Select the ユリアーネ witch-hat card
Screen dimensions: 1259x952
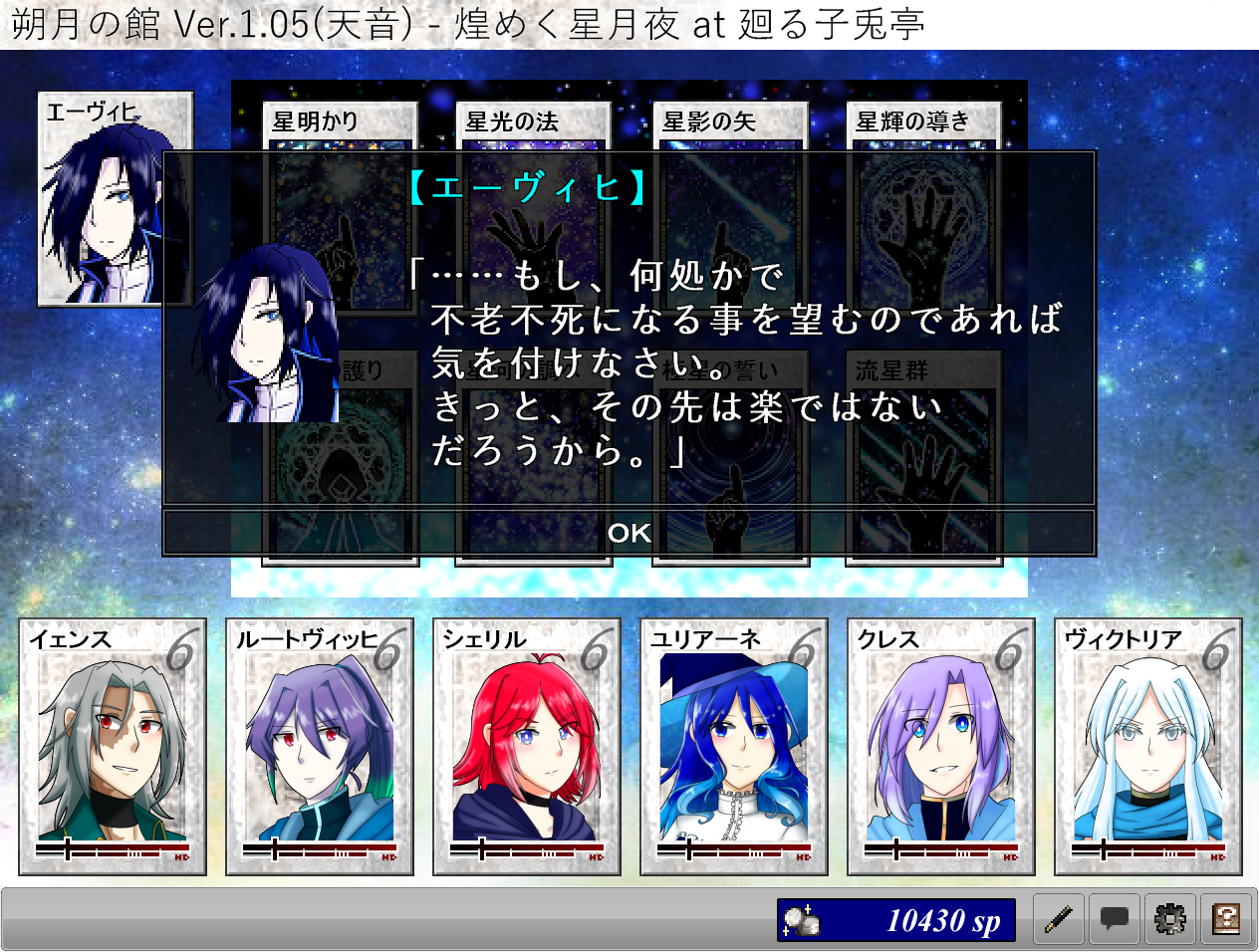pos(734,746)
